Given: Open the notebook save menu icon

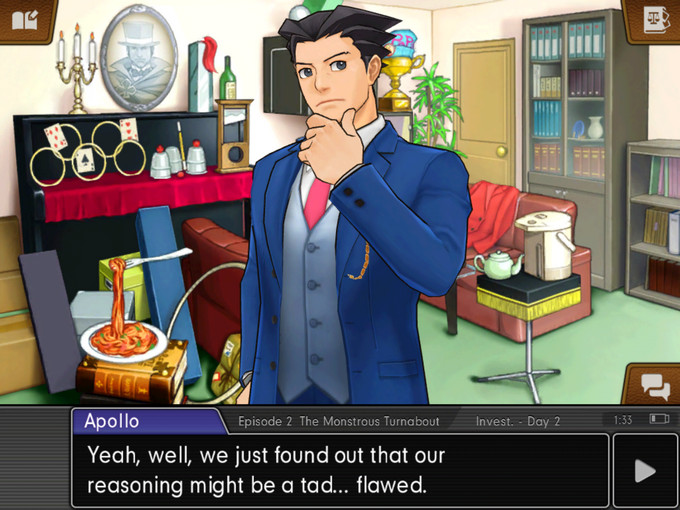Looking at the screenshot, I should 24,20.
